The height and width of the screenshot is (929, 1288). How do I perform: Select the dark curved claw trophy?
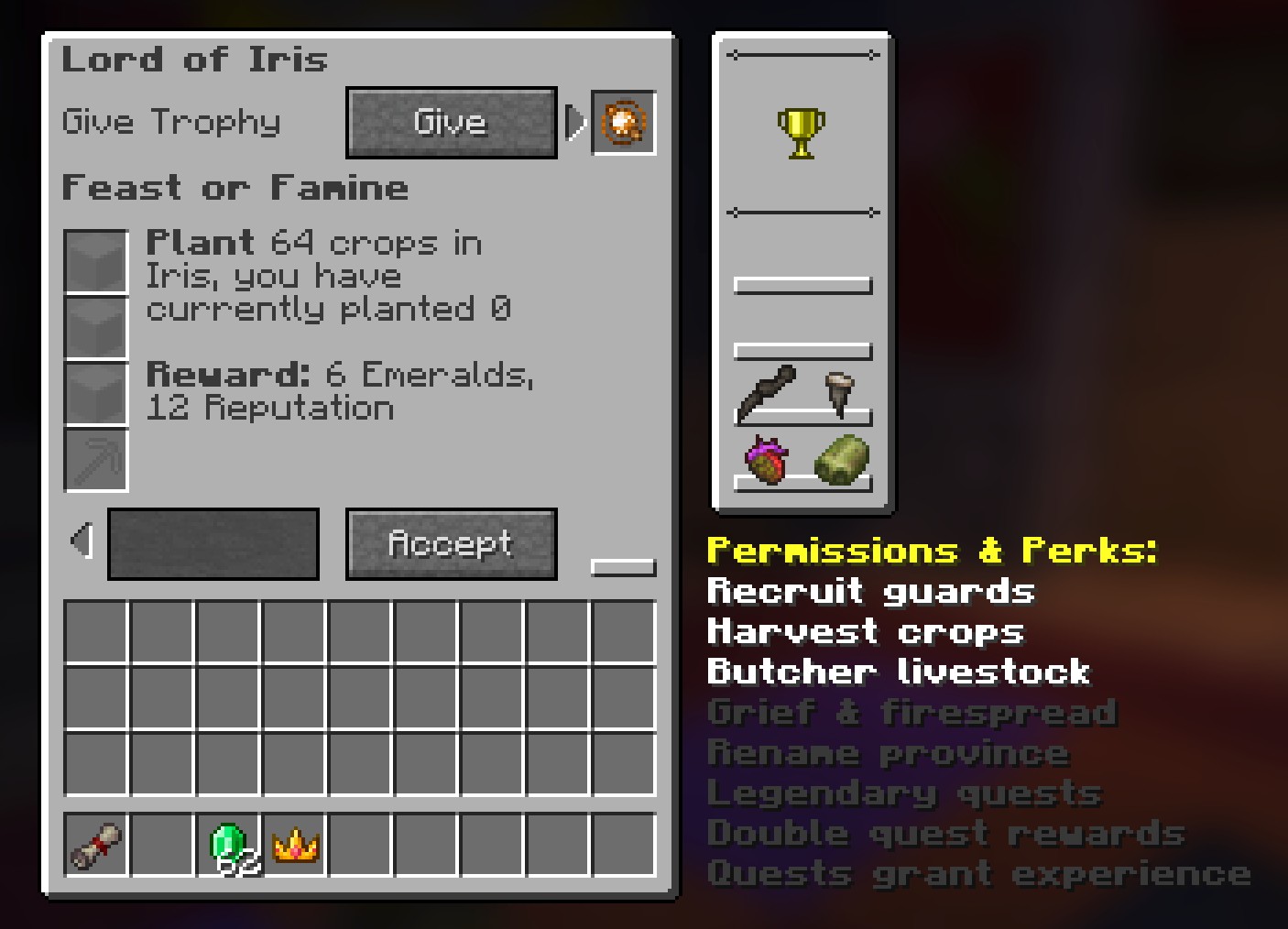pyautogui.click(x=766, y=392)
